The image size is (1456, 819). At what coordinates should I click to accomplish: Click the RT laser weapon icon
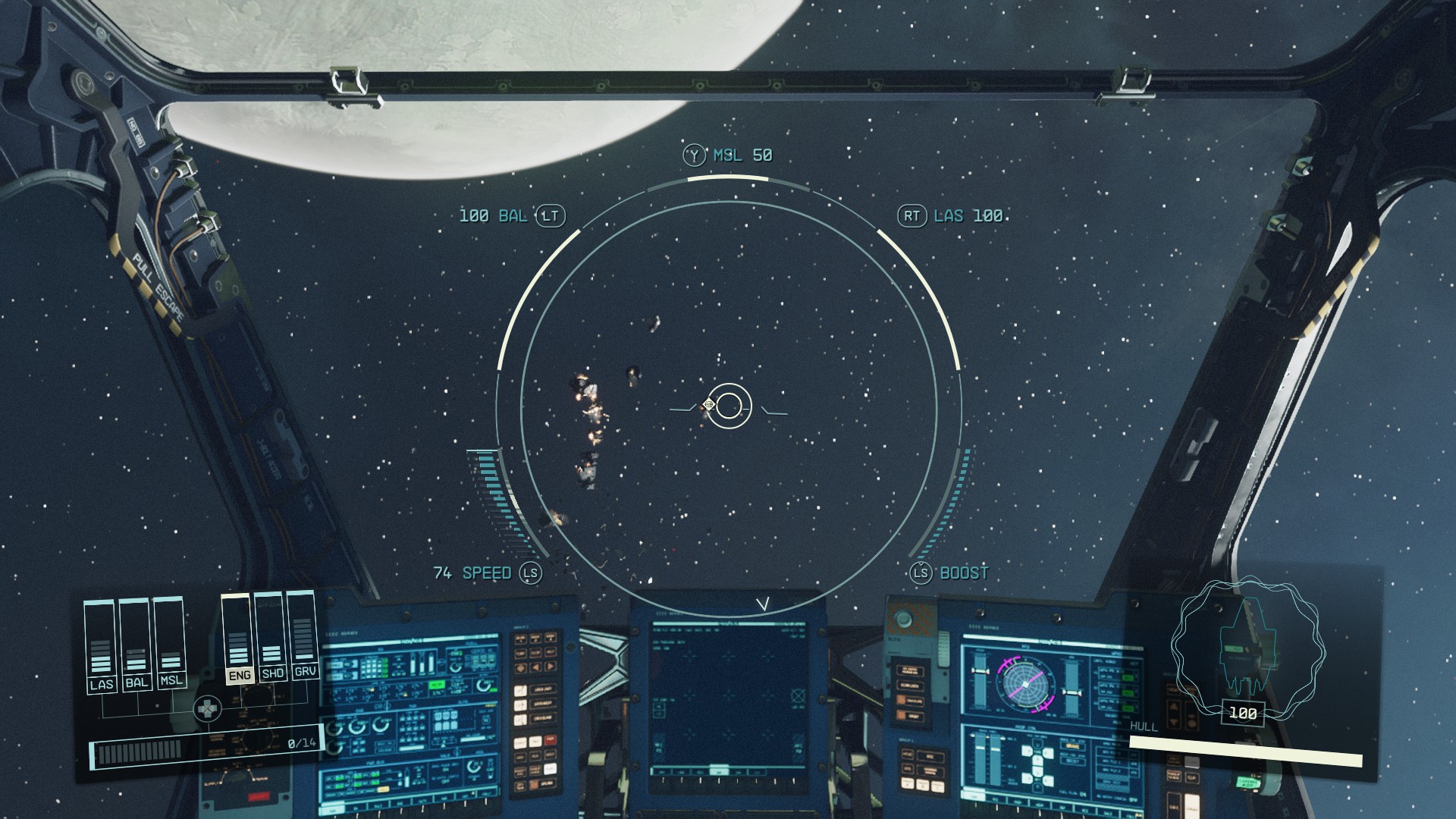point(913,216)
